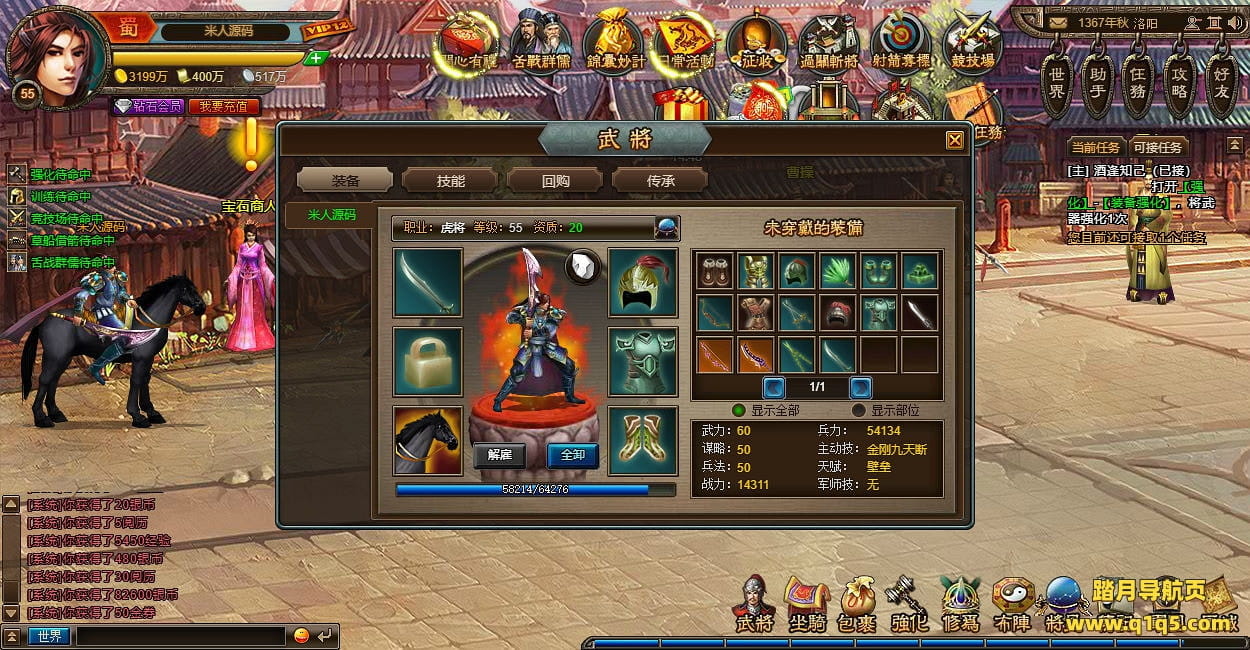The width and height of the screenshot is (1250, 650).
Task: Close the 武將 general panel
Action: [954, 140]
